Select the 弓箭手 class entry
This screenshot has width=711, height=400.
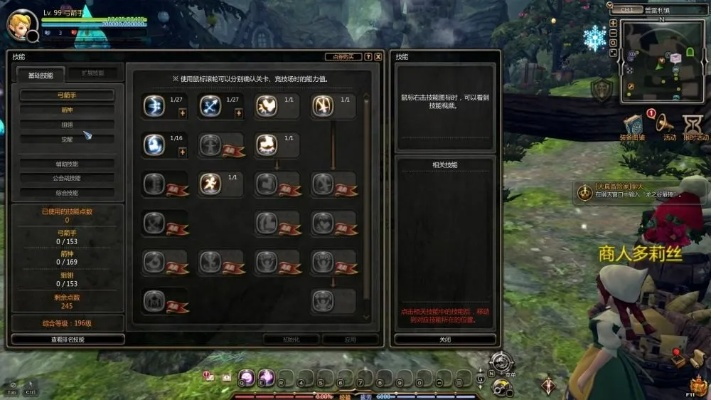66,95
